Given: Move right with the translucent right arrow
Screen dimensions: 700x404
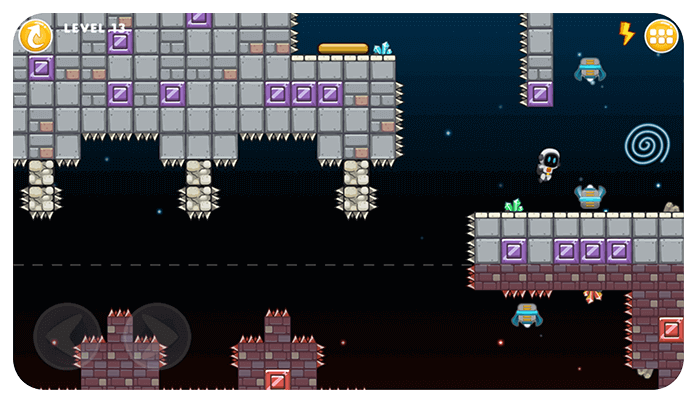Looking at the screenshot, I should [158, 335].
